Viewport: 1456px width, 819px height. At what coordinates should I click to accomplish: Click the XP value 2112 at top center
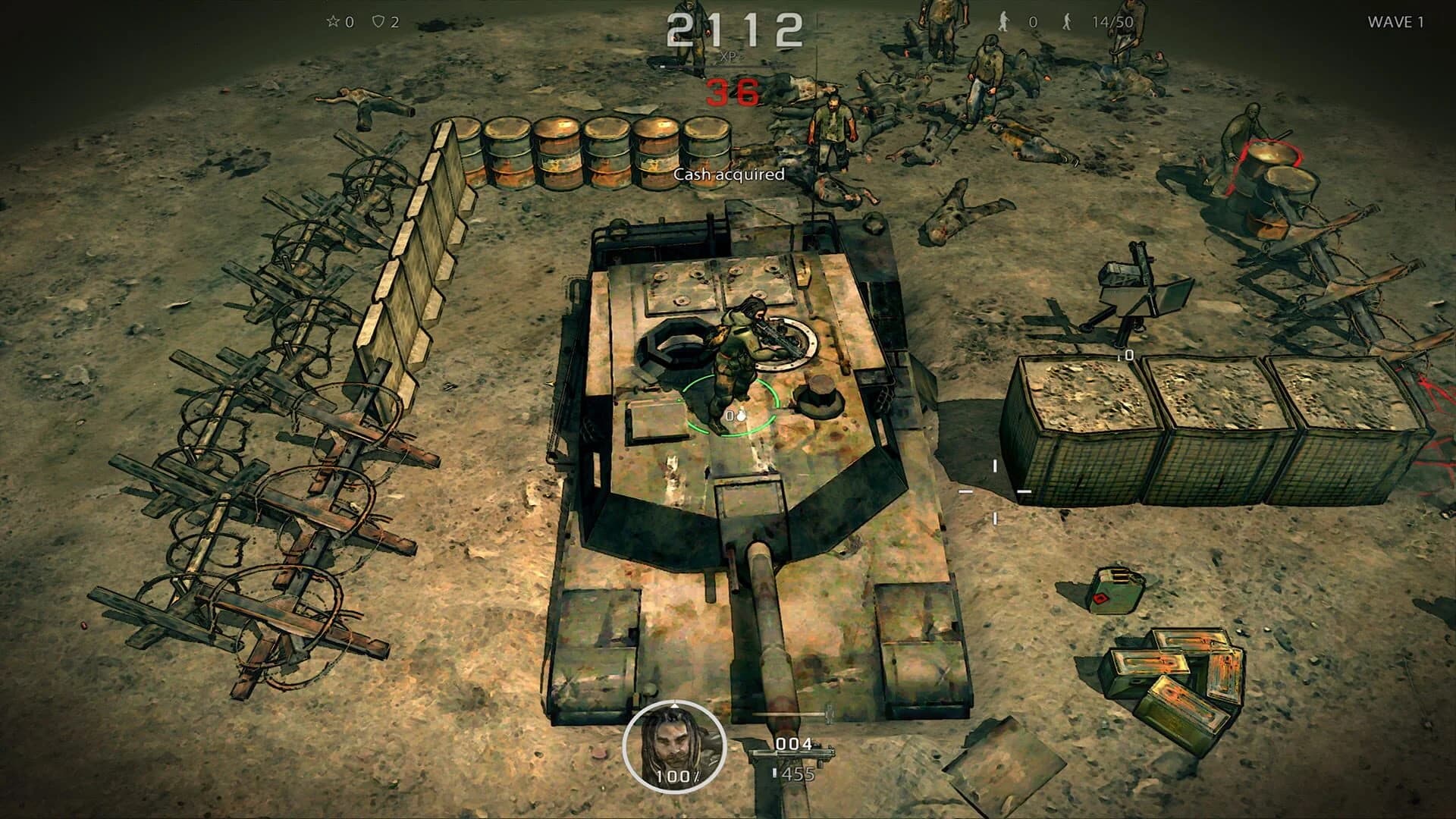point(734,29)
